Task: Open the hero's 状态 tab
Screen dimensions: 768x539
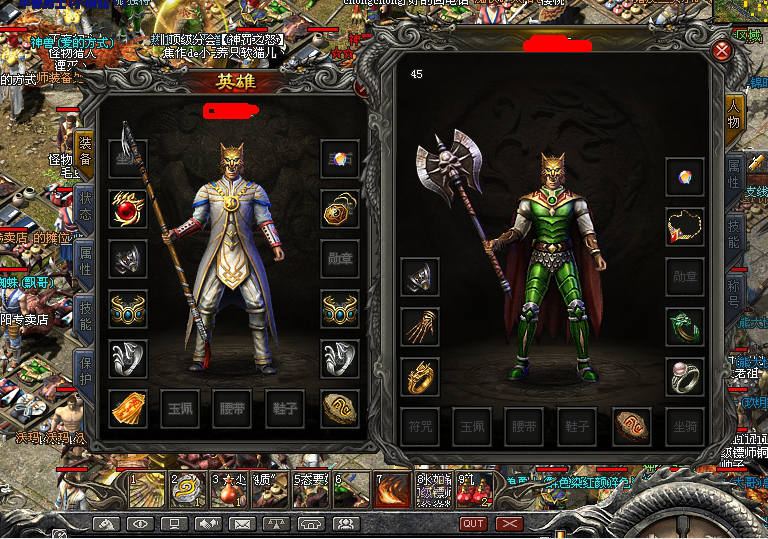Action: pos(85,205)
